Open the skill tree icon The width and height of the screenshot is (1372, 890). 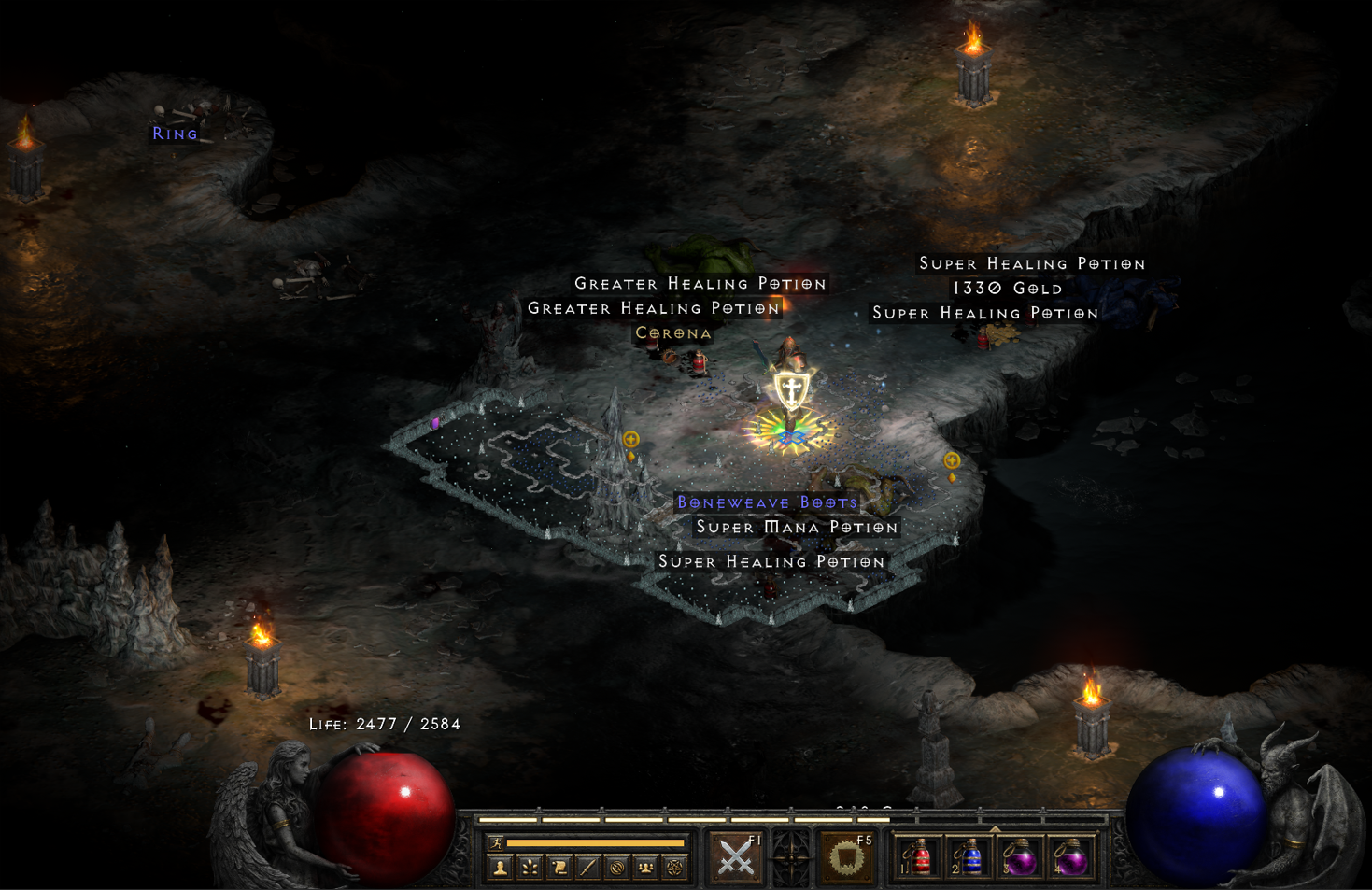(x=530, y=869)
